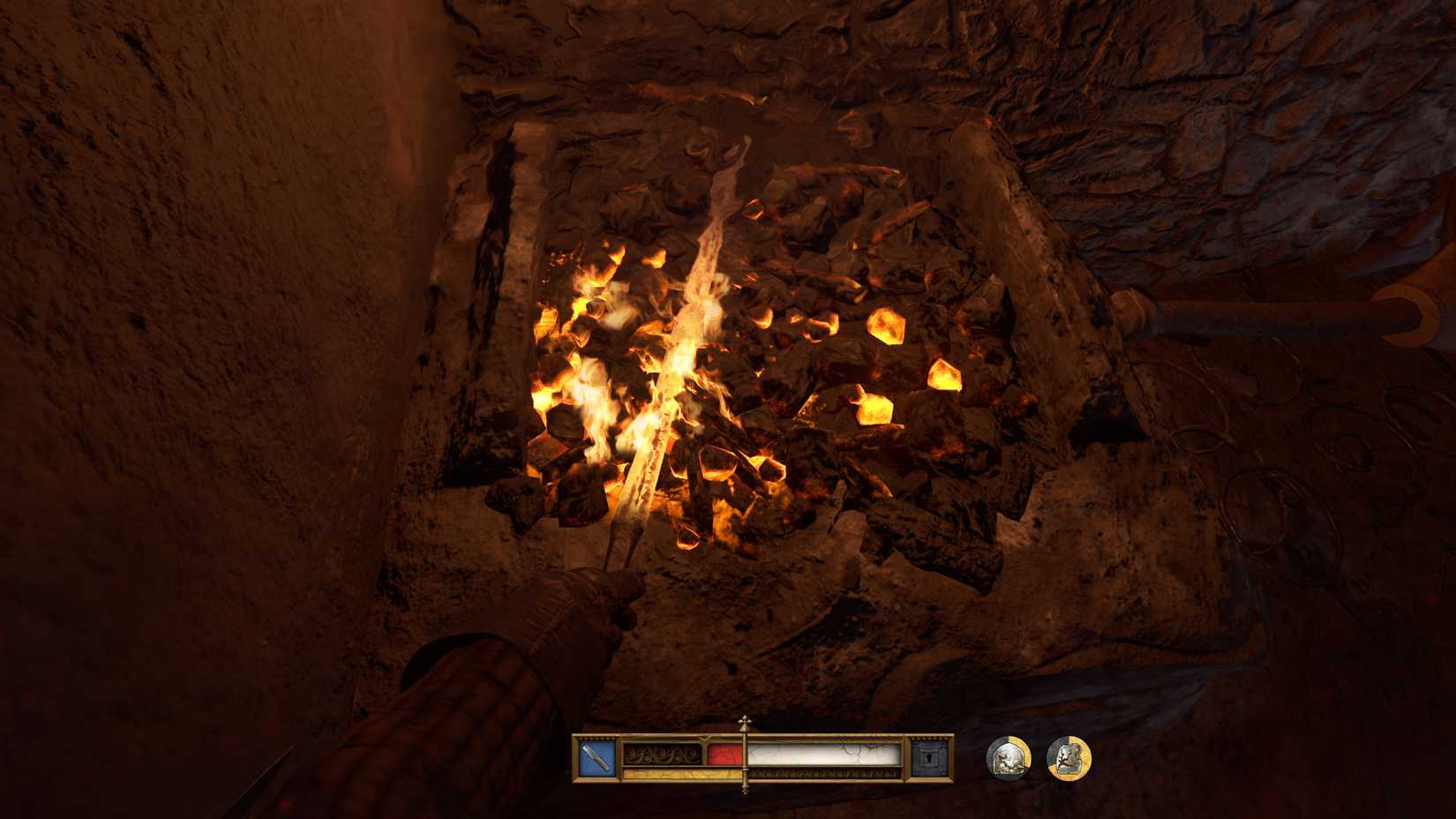Click the keyhole lock icon on the gauge

point(929,757)
